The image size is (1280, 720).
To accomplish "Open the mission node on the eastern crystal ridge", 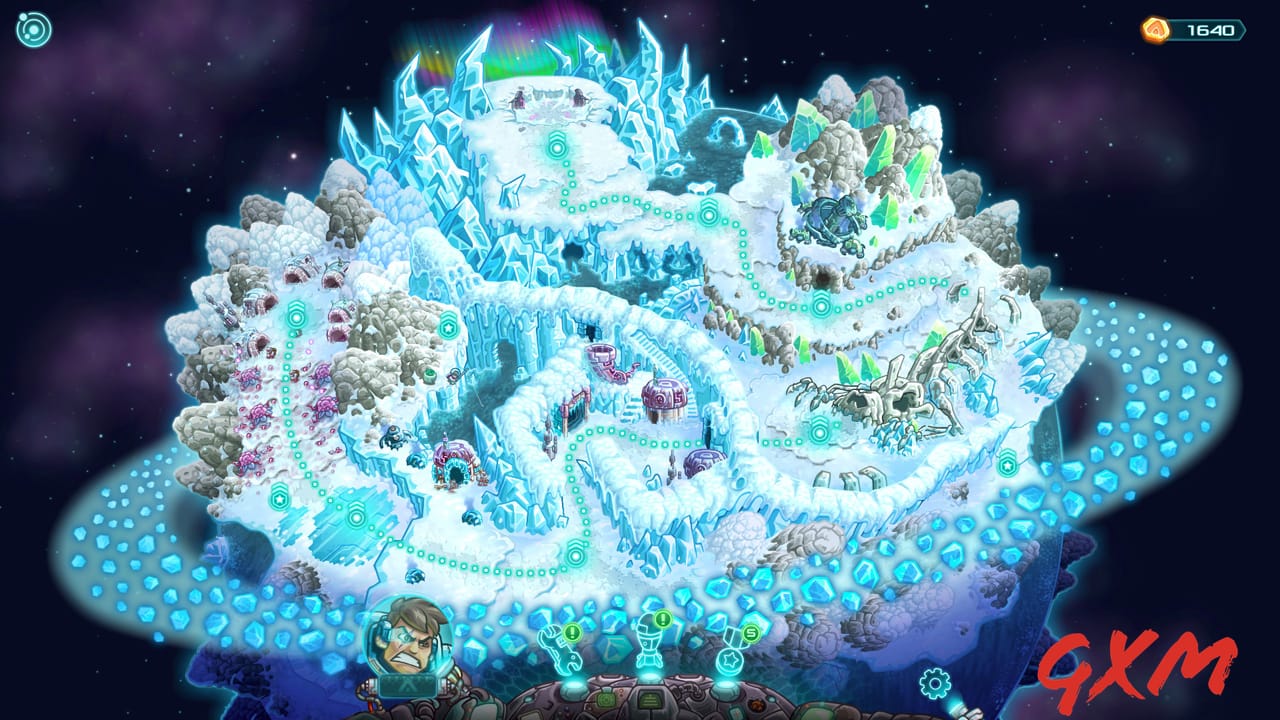I will (x=1007, y=464).
